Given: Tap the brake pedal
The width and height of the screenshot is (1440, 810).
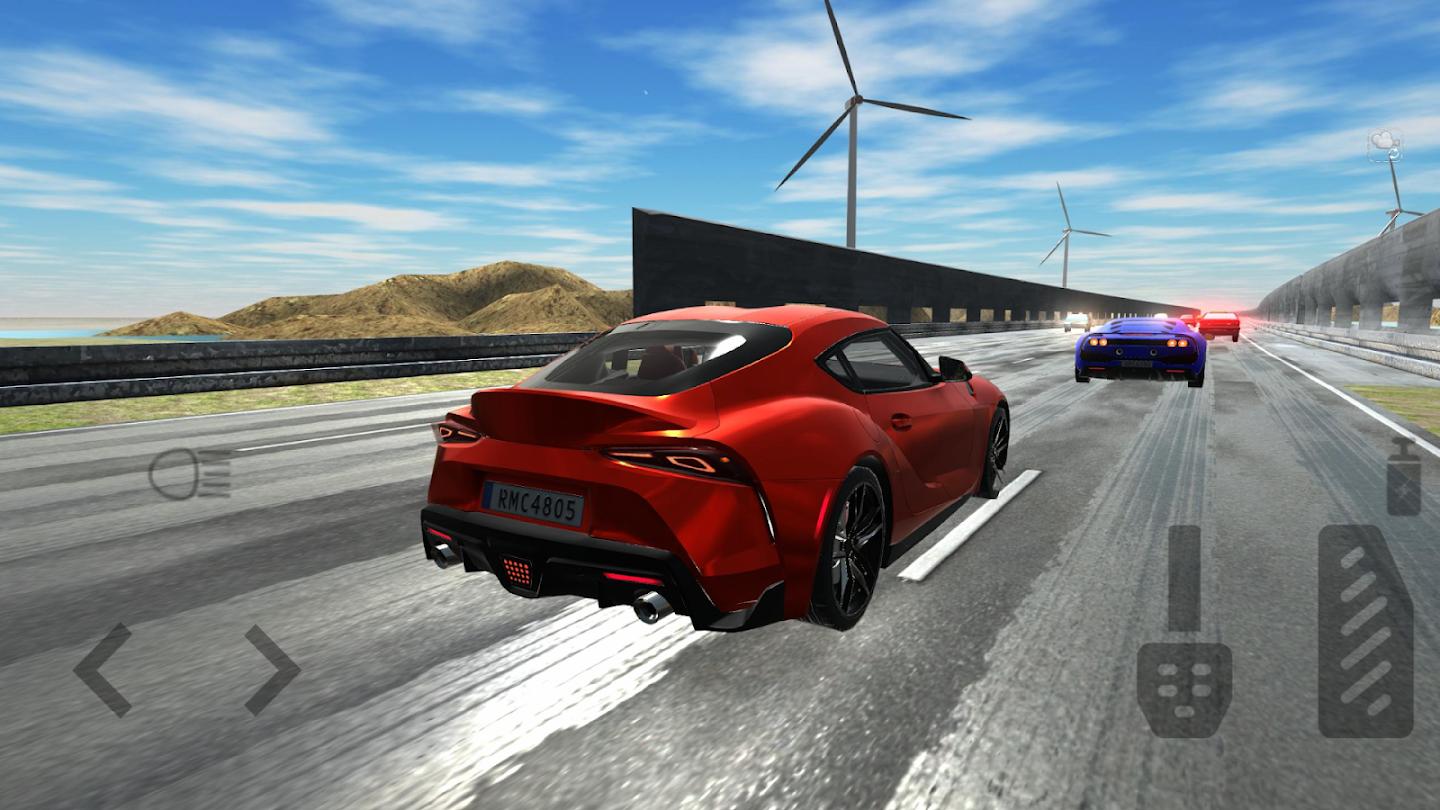Looking at the screenshot, I should [x=1184, y=632].
